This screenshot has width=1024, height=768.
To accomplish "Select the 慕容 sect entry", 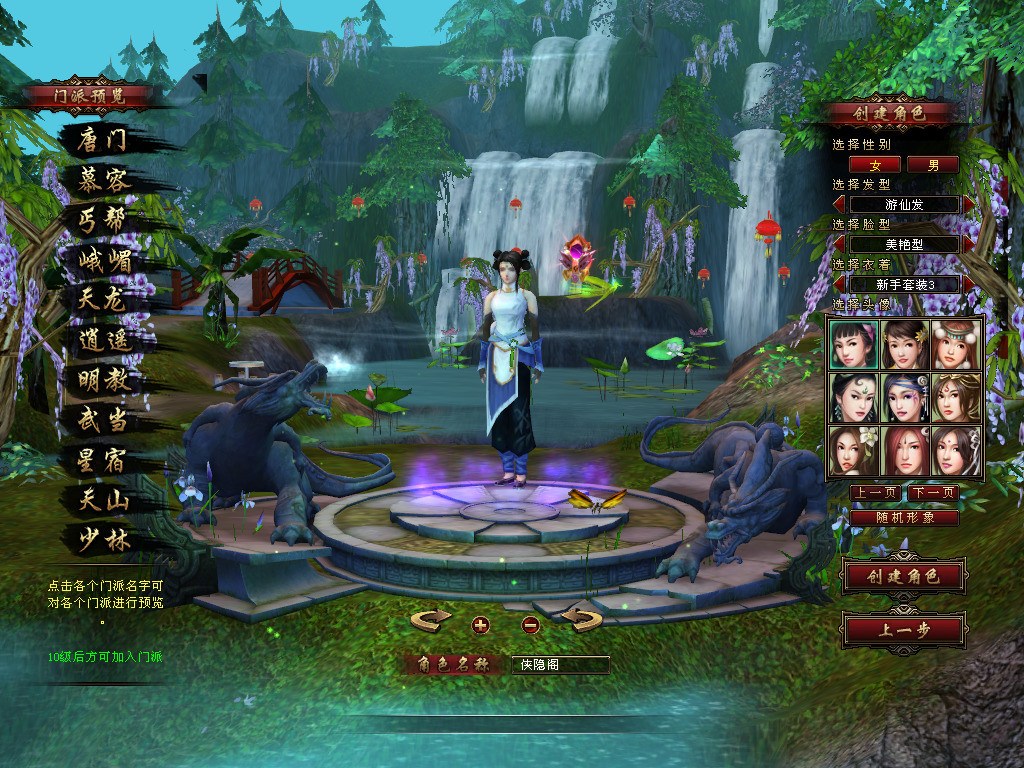I will [x=103, y=180].
